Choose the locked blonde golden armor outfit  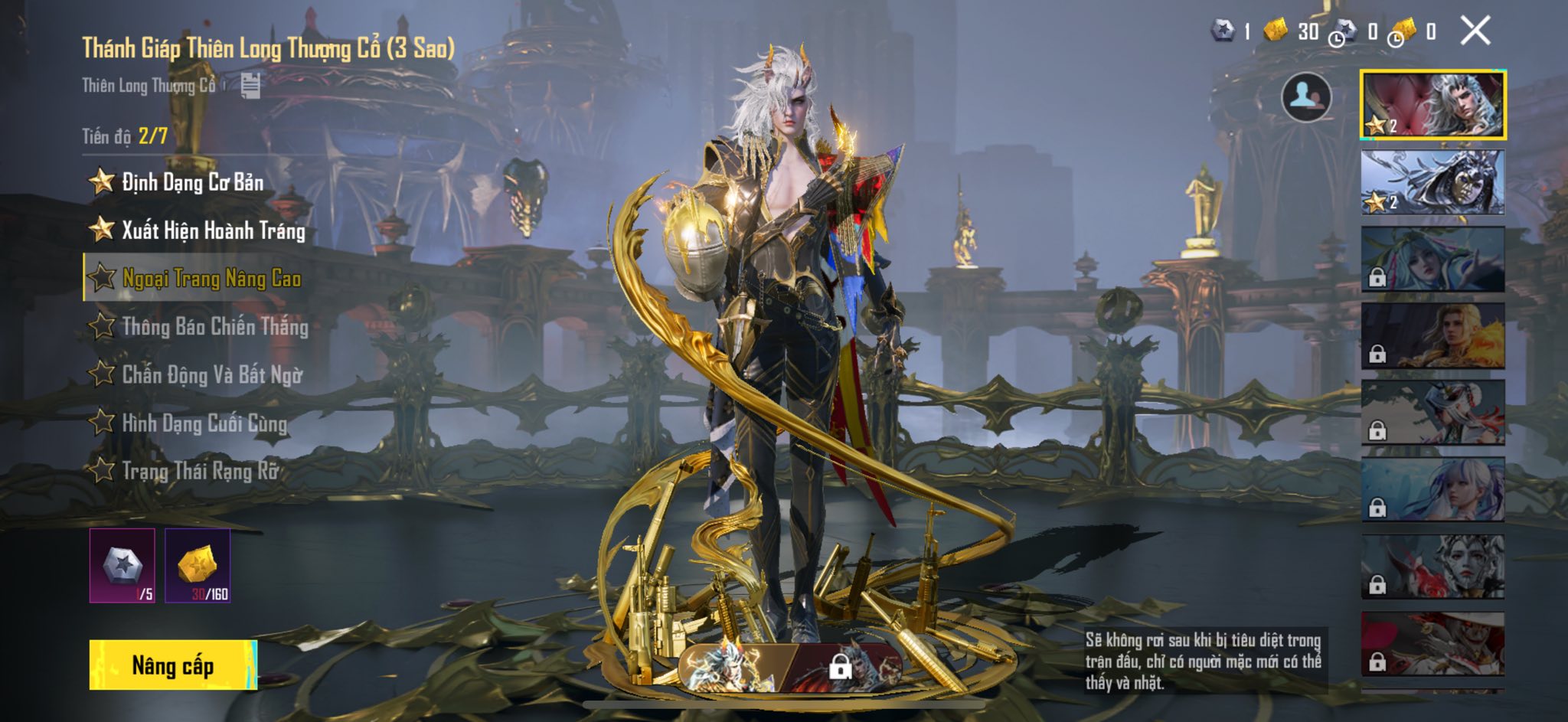pyautogui.click(x=1432, y=335)
